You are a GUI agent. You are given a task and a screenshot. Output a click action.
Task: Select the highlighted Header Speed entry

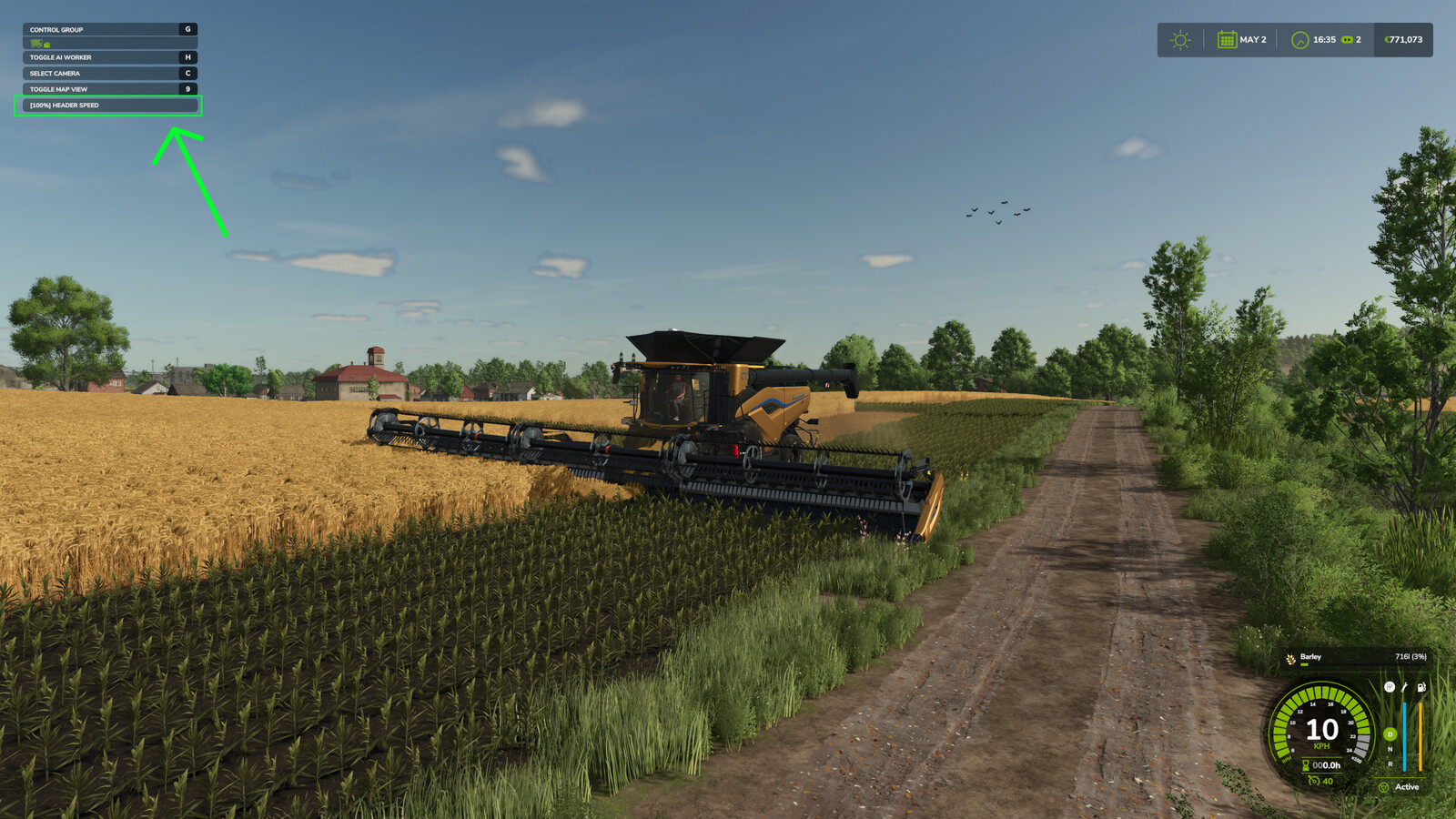pos(108,105)
